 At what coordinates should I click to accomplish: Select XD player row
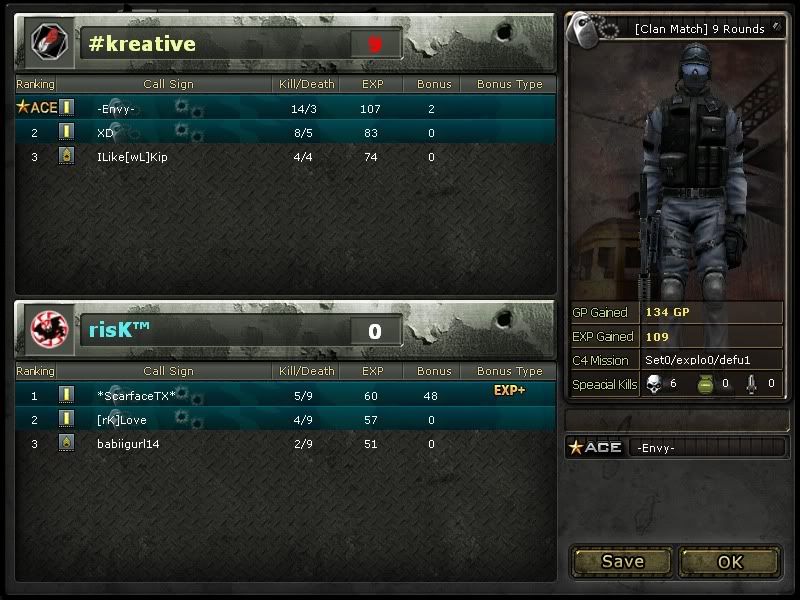[x=106, y=132]
